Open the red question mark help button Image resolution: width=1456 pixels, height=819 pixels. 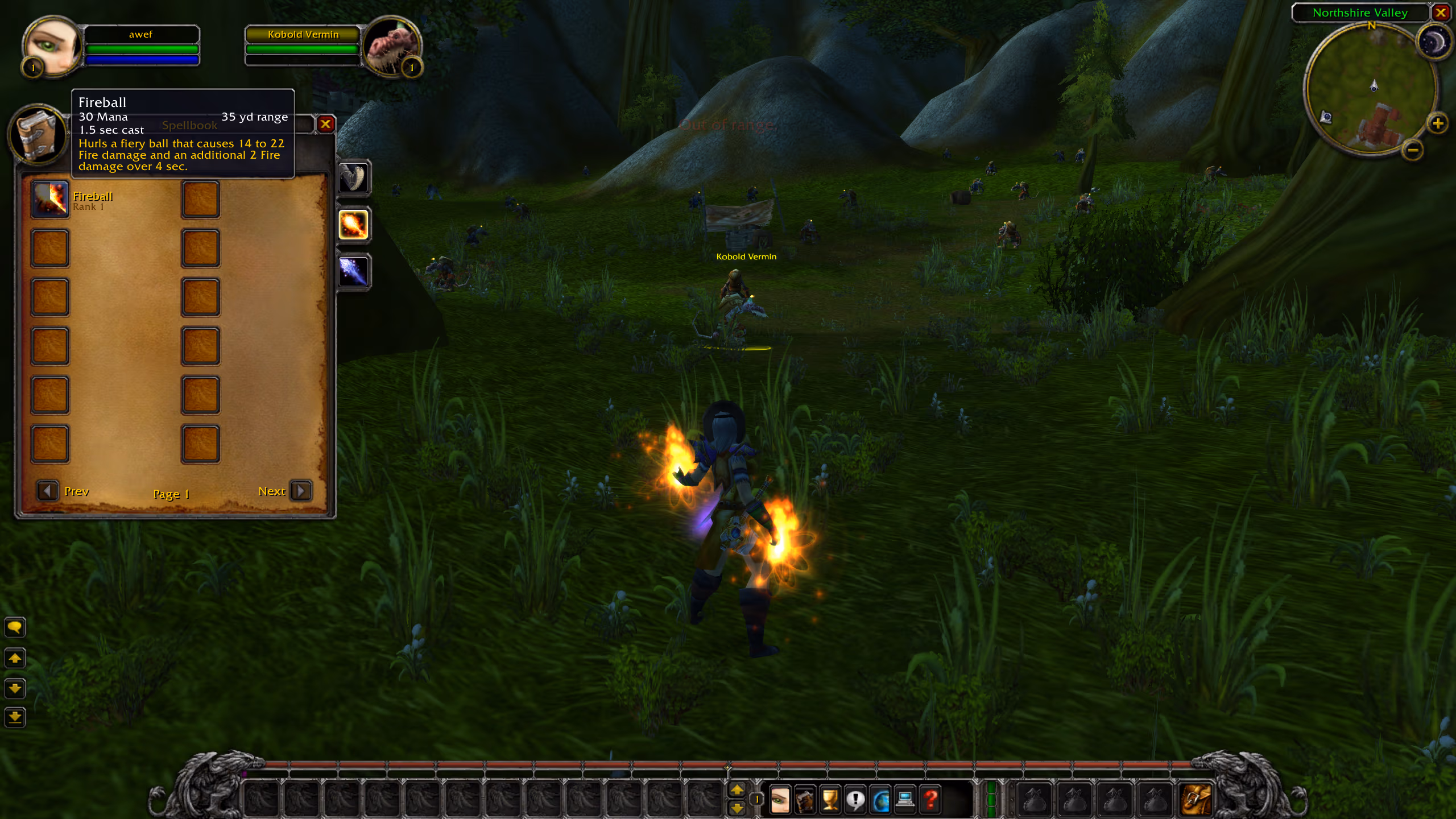[x=930, y=800]
